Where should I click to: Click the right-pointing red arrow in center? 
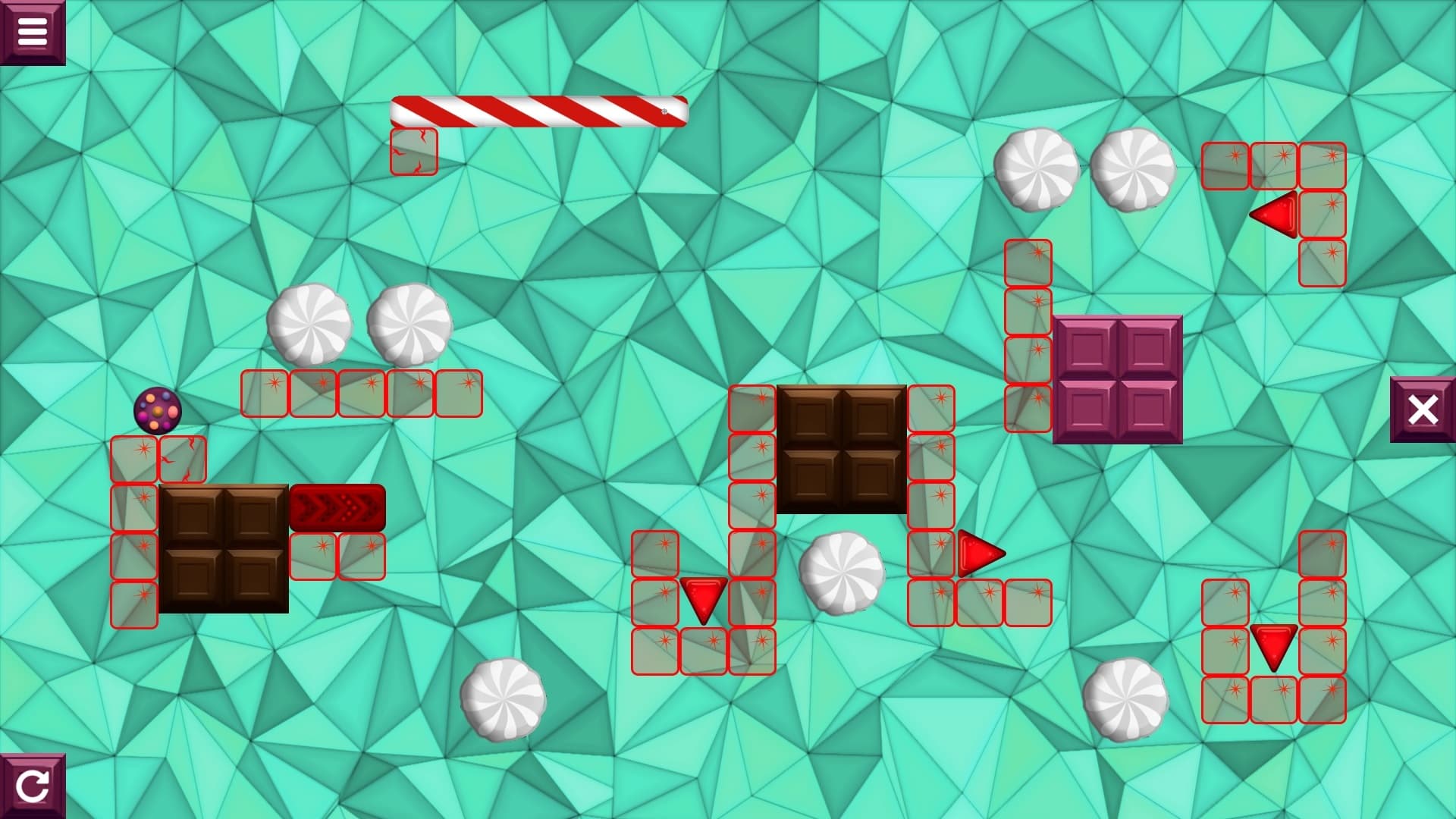(980, 554)
